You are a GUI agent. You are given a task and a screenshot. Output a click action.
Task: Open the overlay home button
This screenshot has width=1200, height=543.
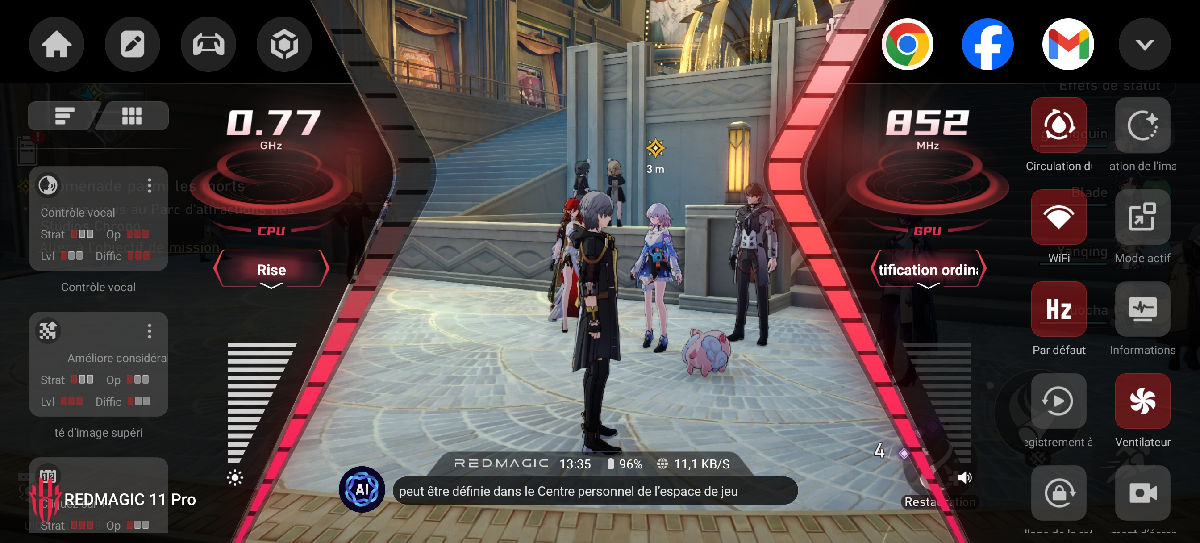[x=56, y=46]
